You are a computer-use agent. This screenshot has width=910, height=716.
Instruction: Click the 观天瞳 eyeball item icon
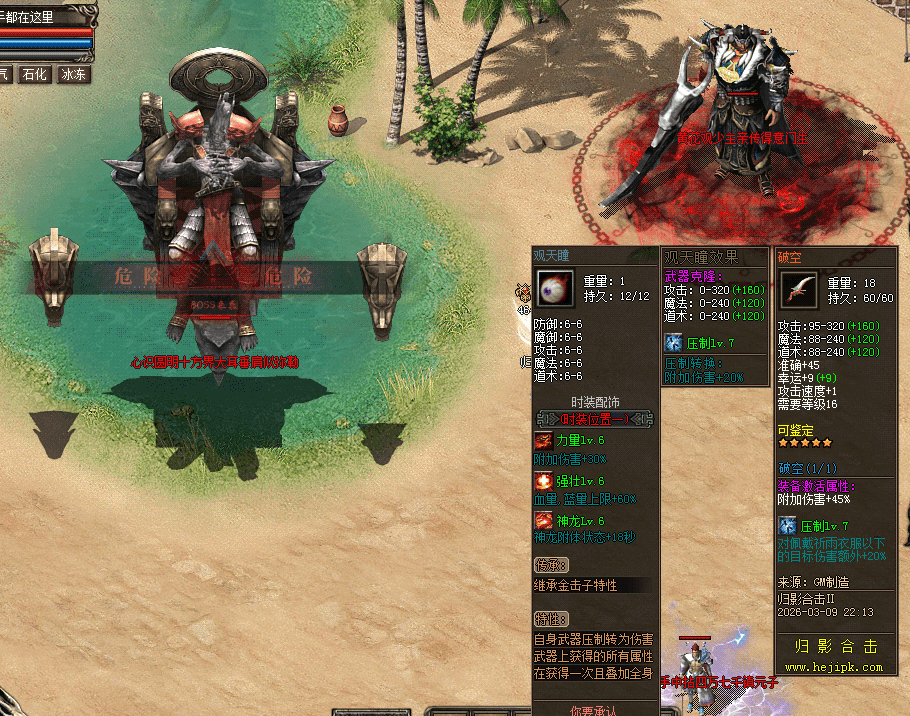click(554, 289)
